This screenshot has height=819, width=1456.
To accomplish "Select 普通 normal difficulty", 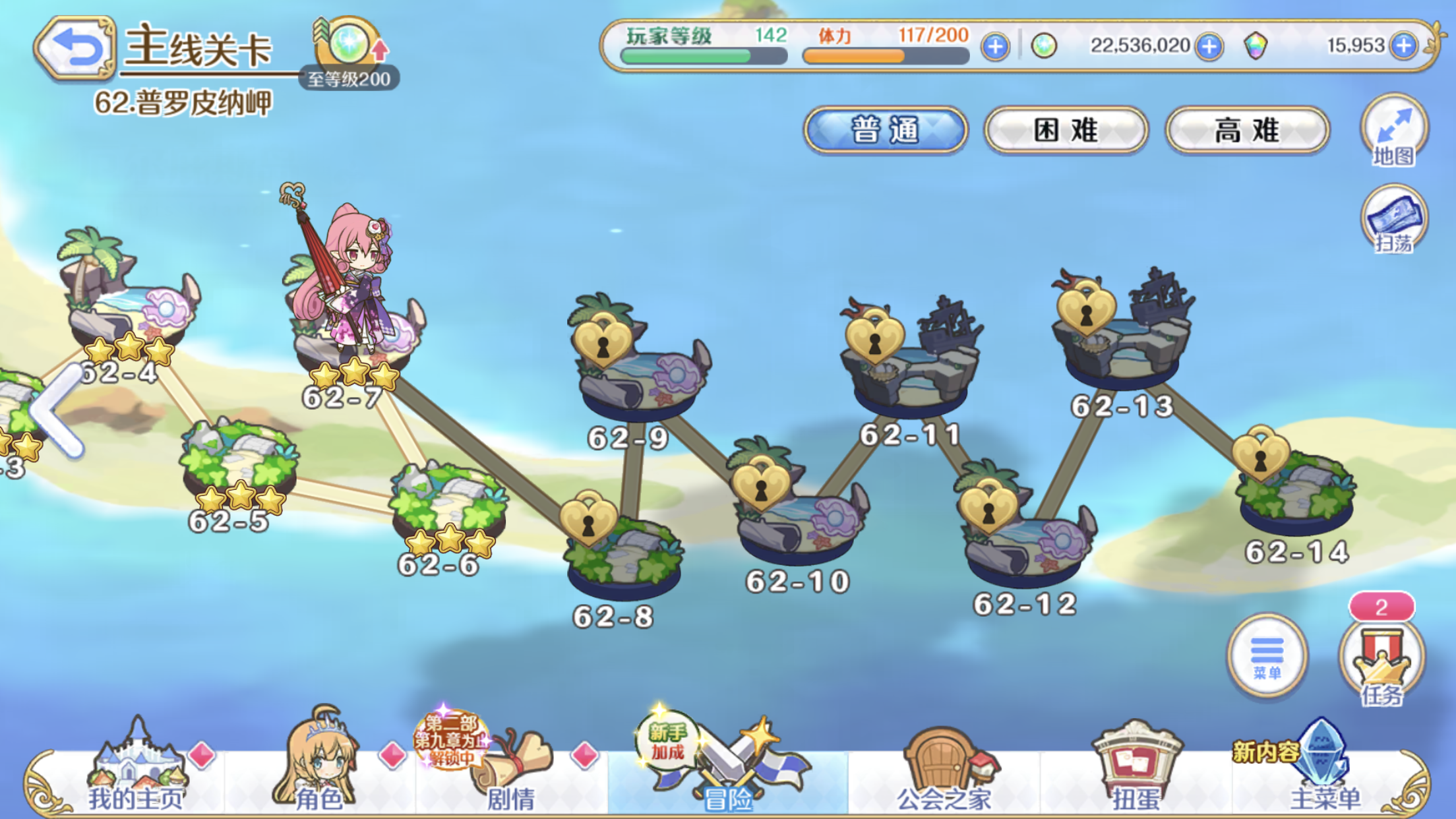I will pos(884,131).
